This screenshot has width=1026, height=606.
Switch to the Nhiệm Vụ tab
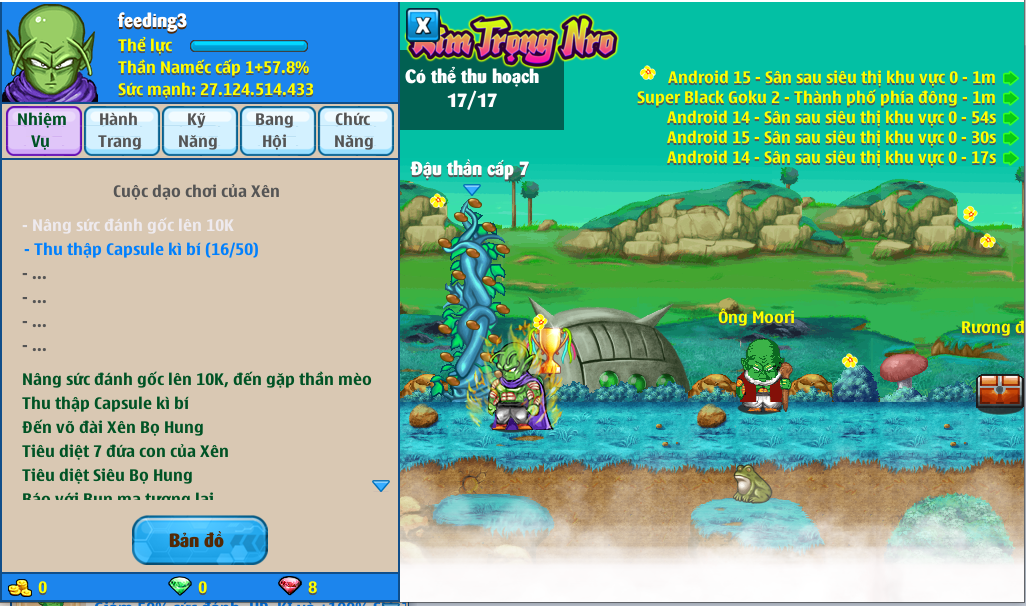point(42,130)
